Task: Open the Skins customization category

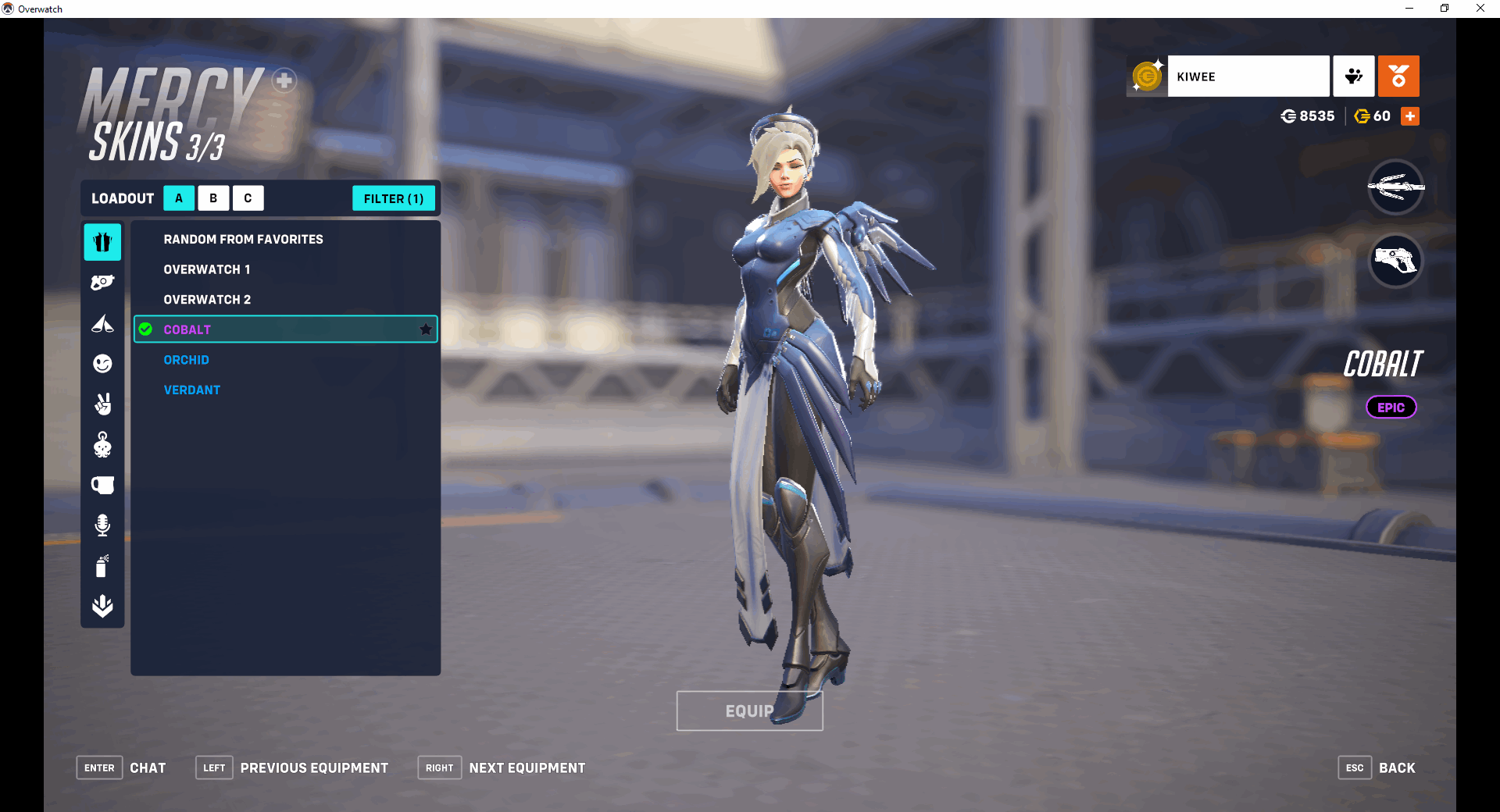Action: coord(102,242)
